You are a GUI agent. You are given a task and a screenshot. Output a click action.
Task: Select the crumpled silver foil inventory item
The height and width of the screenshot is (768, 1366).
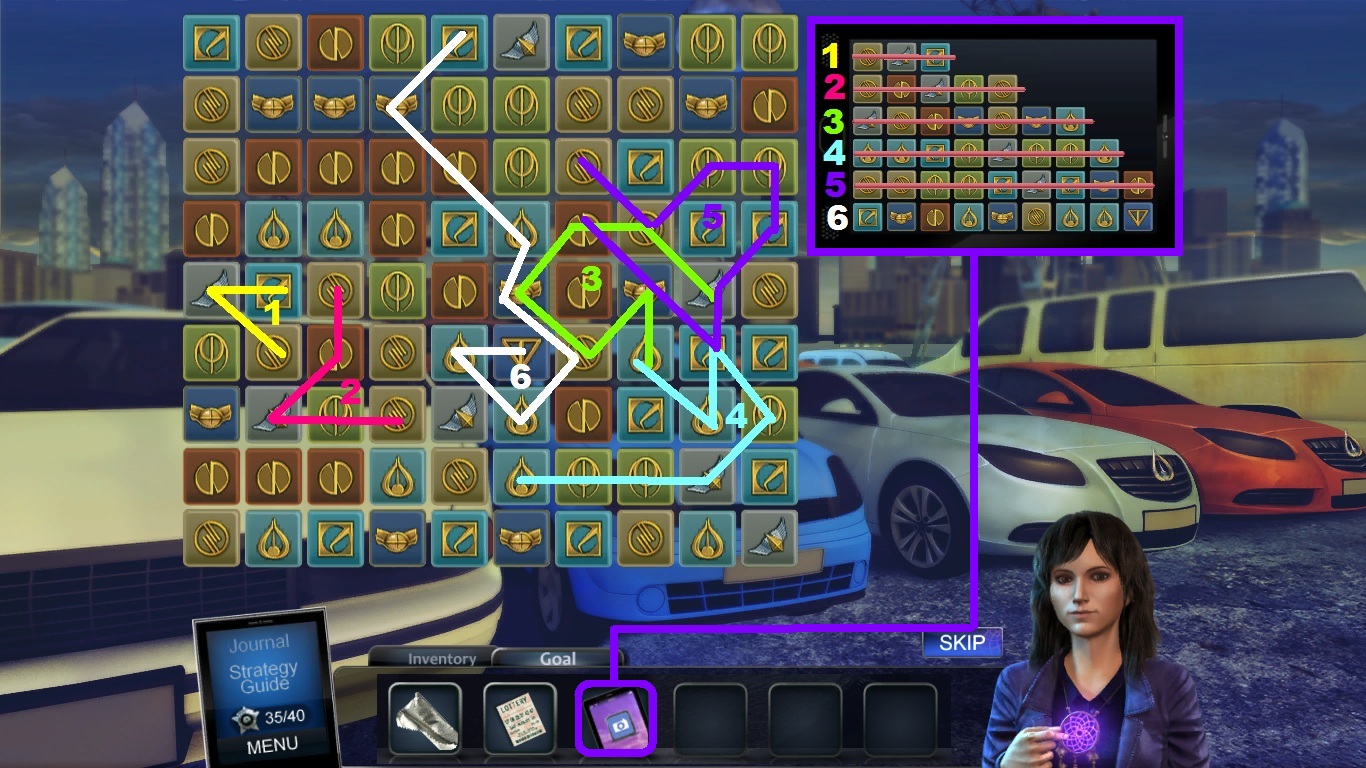tap(425, 718)
